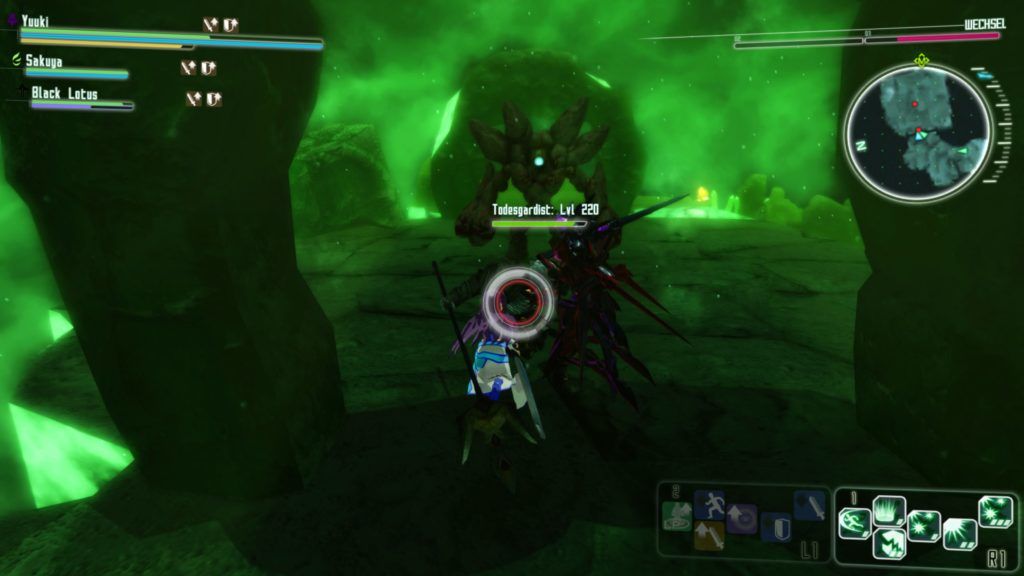Select the yellow objective marker atop the minimap
1024x576 pixels.
click(x=921, y=60)
